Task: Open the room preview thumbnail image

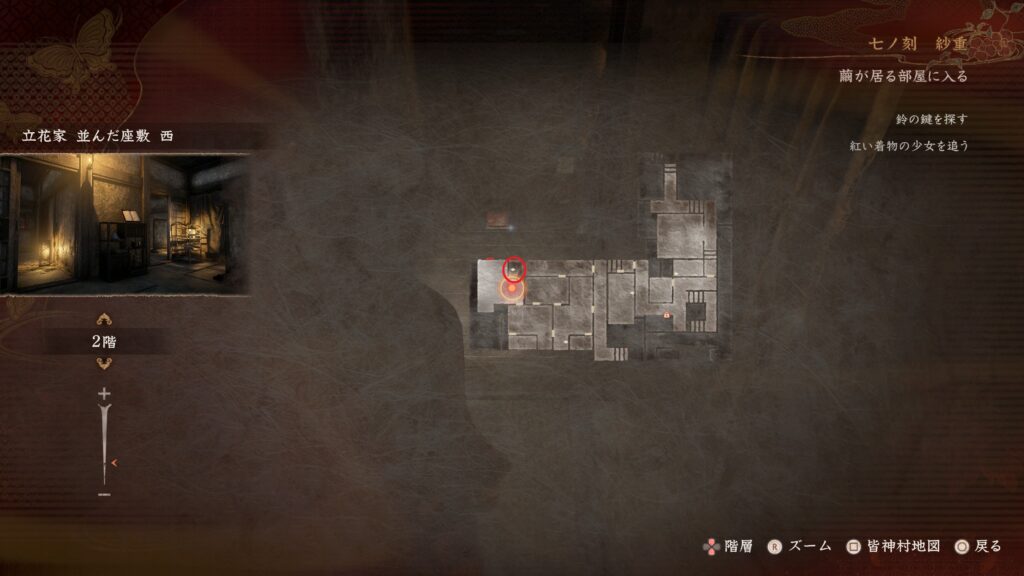Action: click(124, 224)
